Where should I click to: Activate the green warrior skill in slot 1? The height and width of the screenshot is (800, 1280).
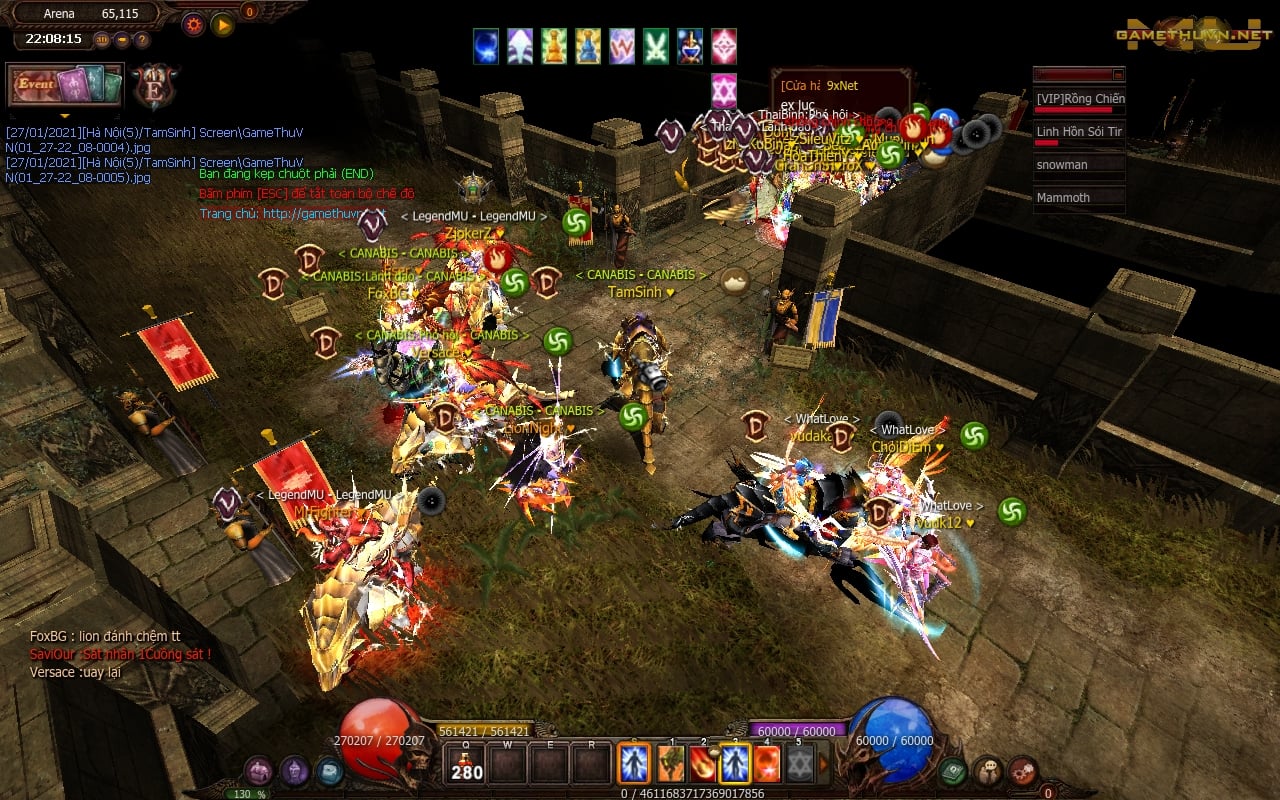tap(670, 765)
